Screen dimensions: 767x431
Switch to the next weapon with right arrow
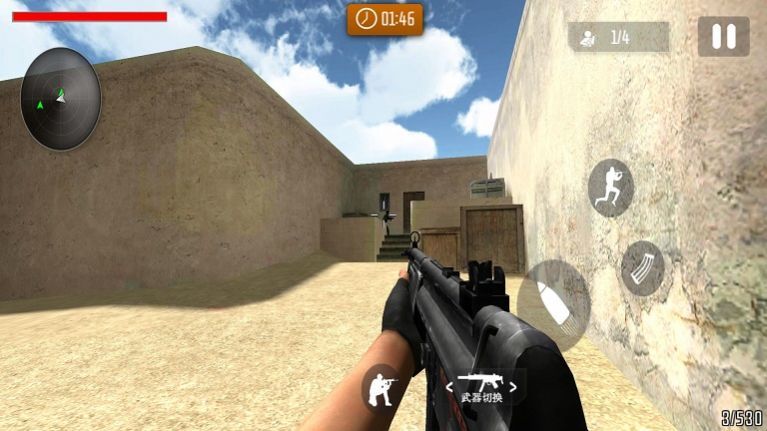pyautogui.click(x=514, y=385)
